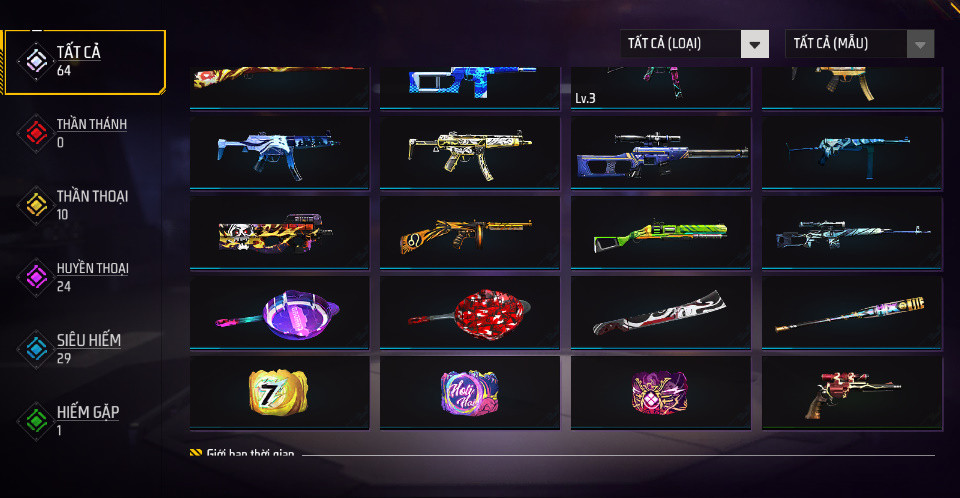Select the Tất Cả rarity tab
The height and width of the screenshot is (498, 960).
(85, 61)
